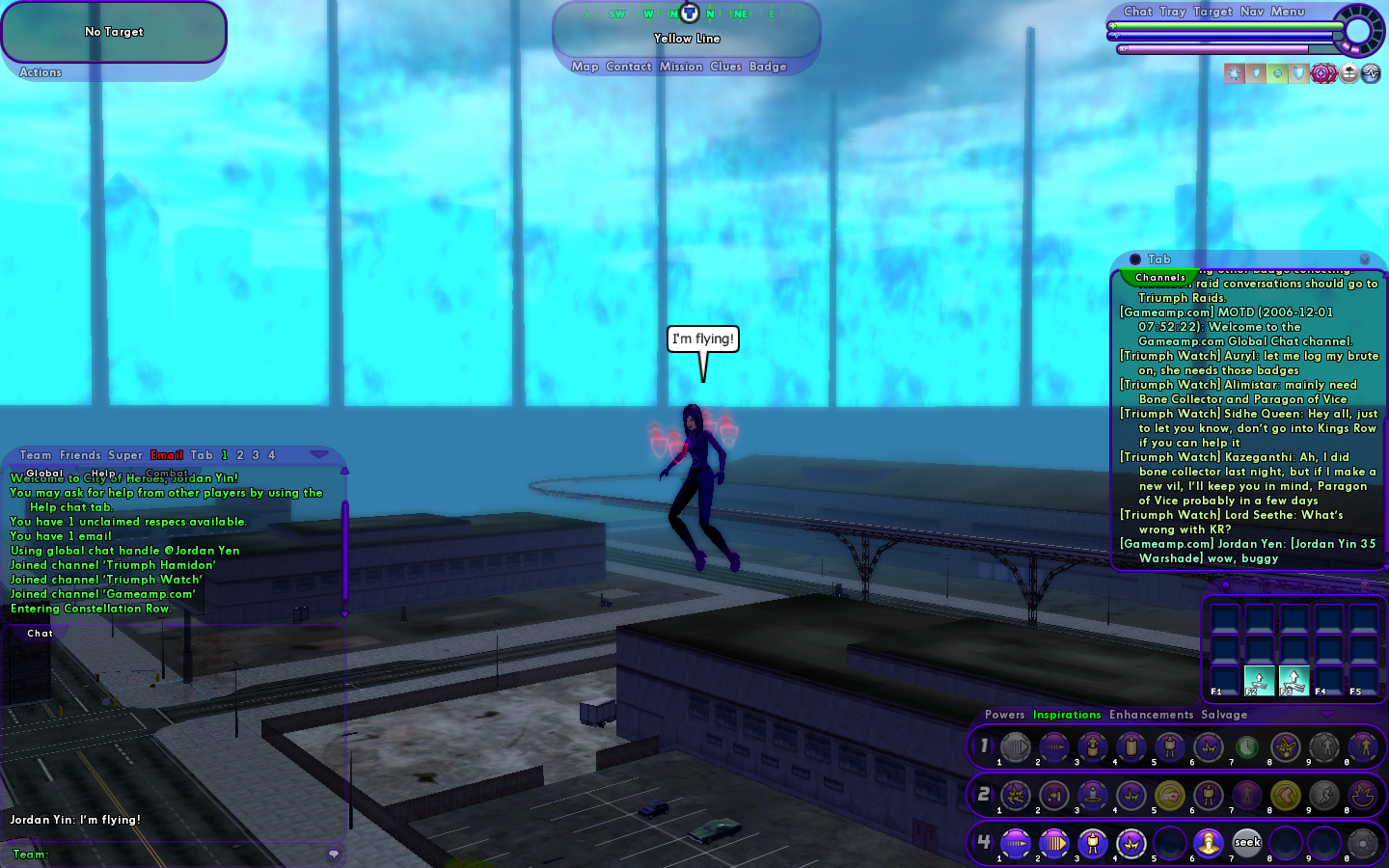Open the Friends list
This screenshot has width=1389, height=868.
coord(80,455)
